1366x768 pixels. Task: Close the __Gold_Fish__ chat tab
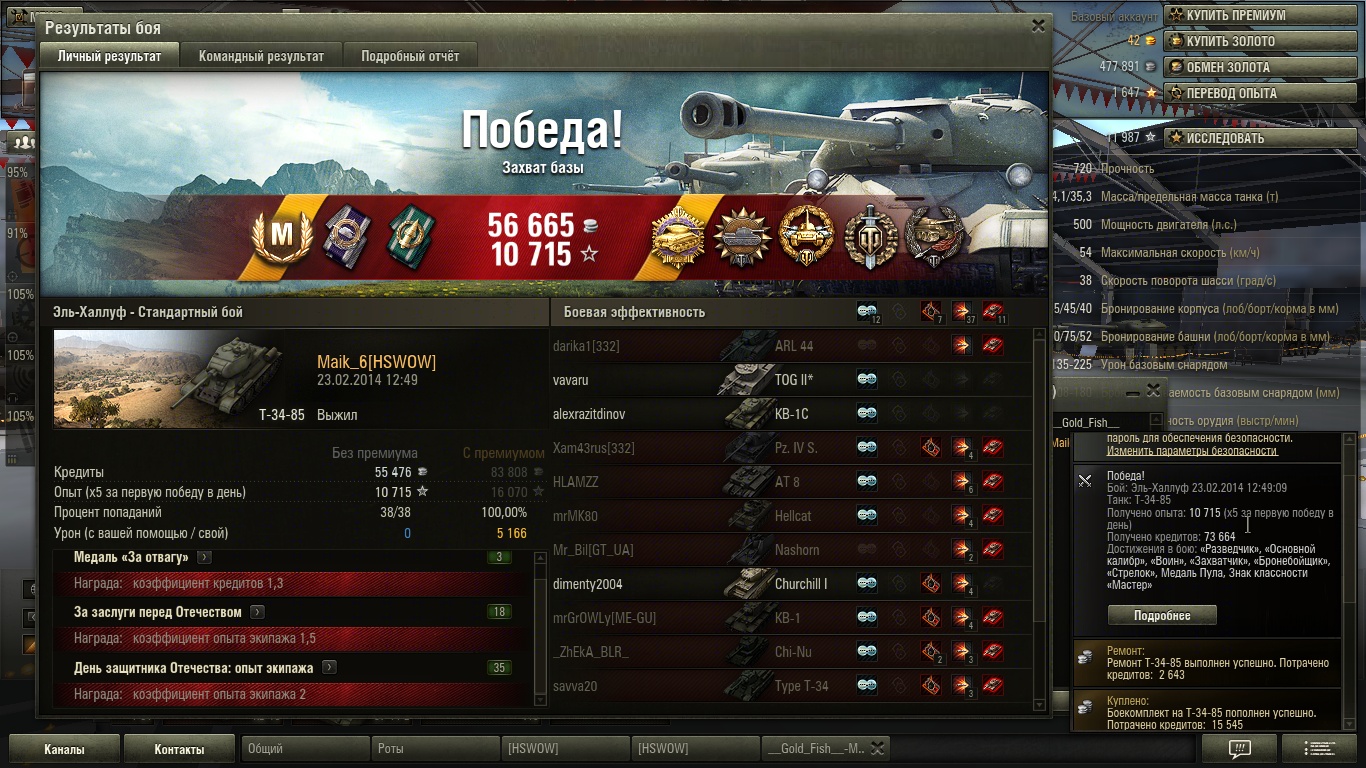877,748
